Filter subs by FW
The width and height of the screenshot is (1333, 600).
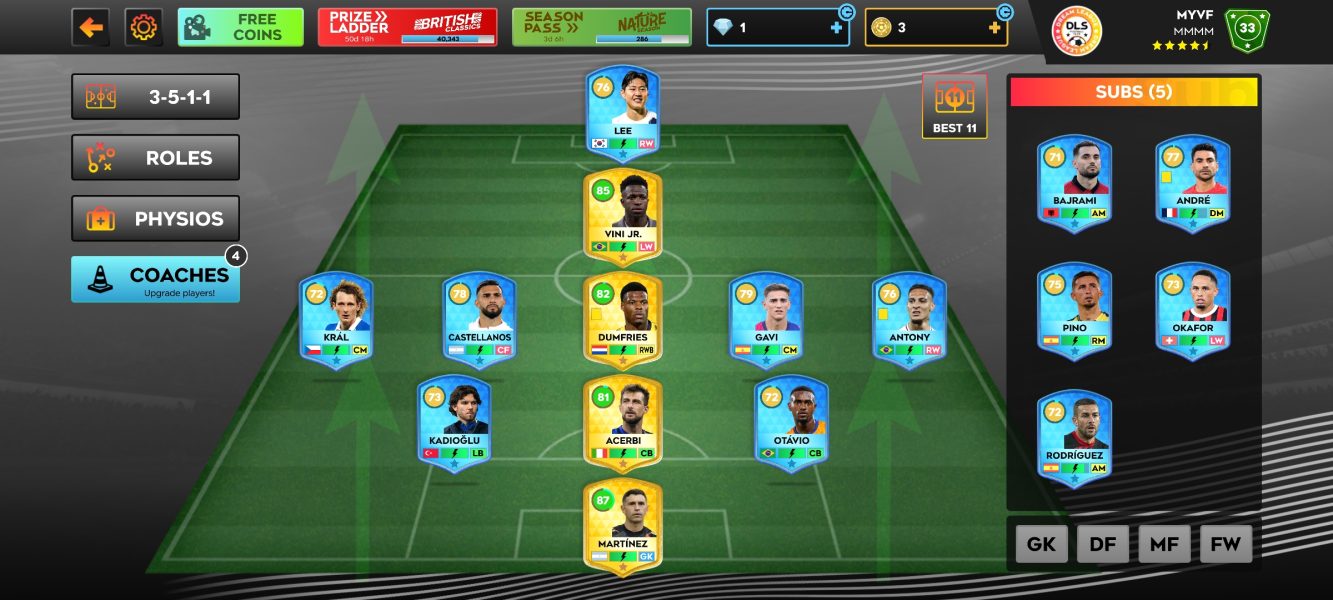coord(1225,544)
